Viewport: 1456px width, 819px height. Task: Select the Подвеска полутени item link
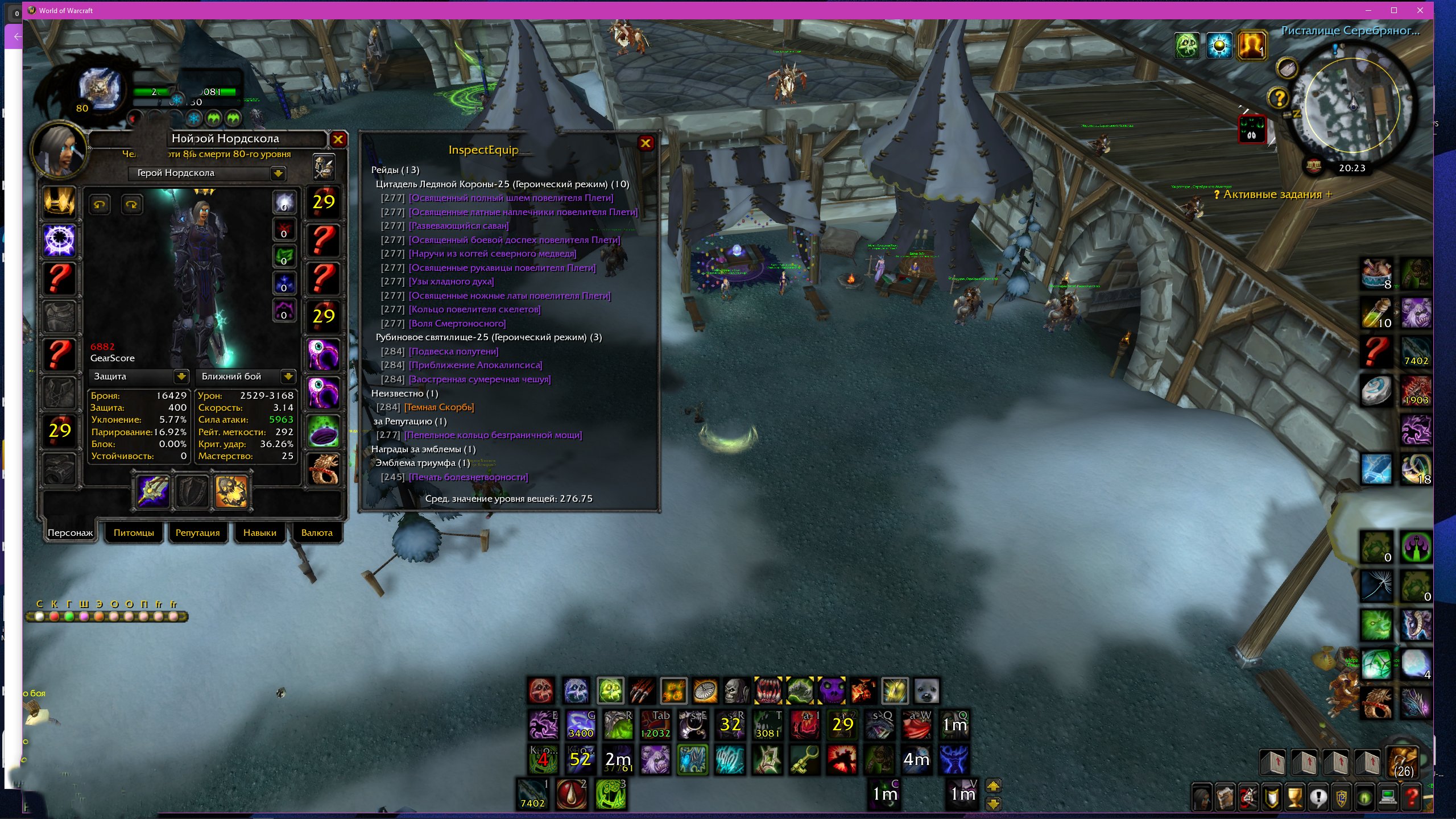point(453,351)
